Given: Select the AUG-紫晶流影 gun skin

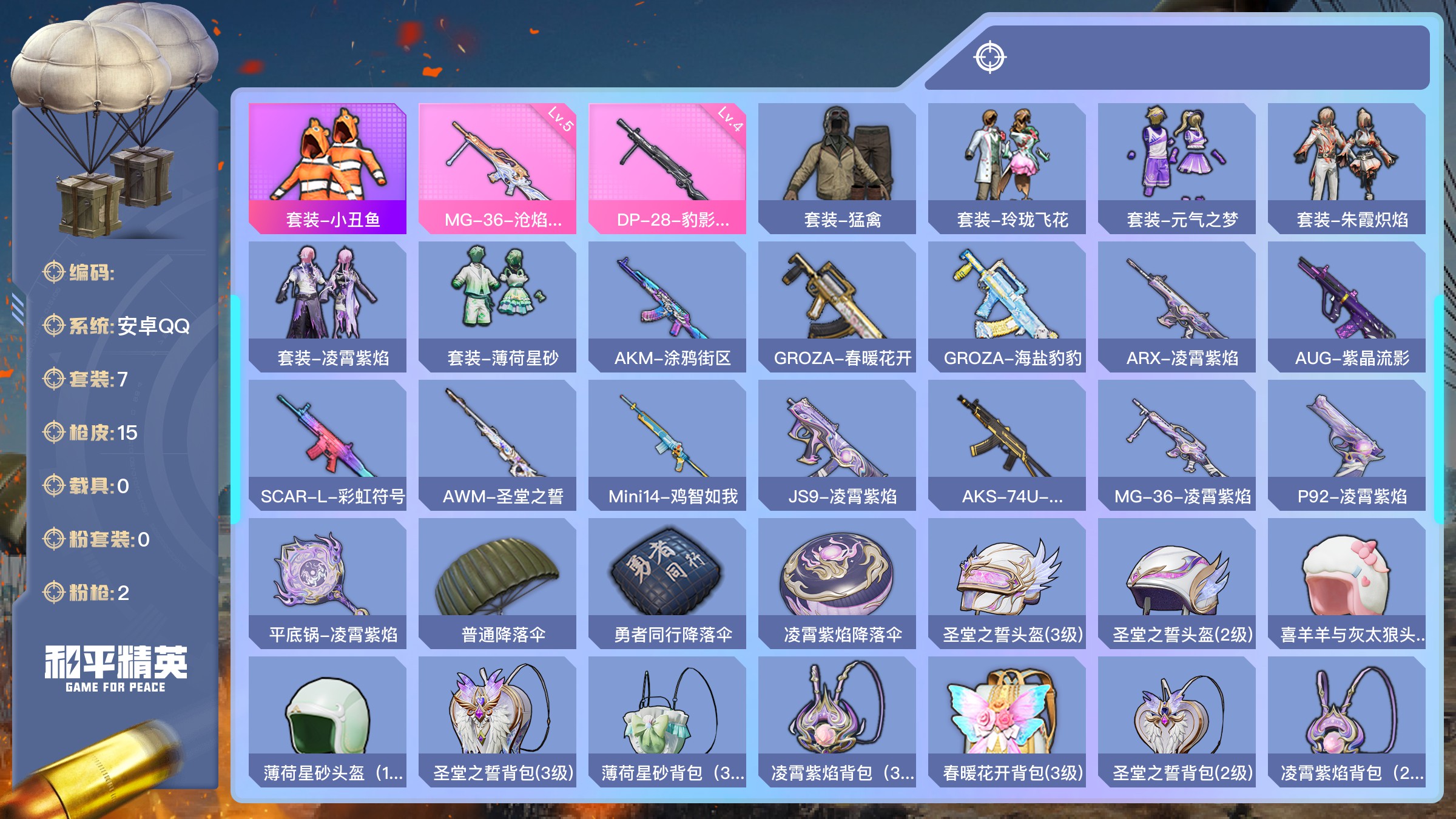Looking at the screenshot, I should coord(1347,306).
